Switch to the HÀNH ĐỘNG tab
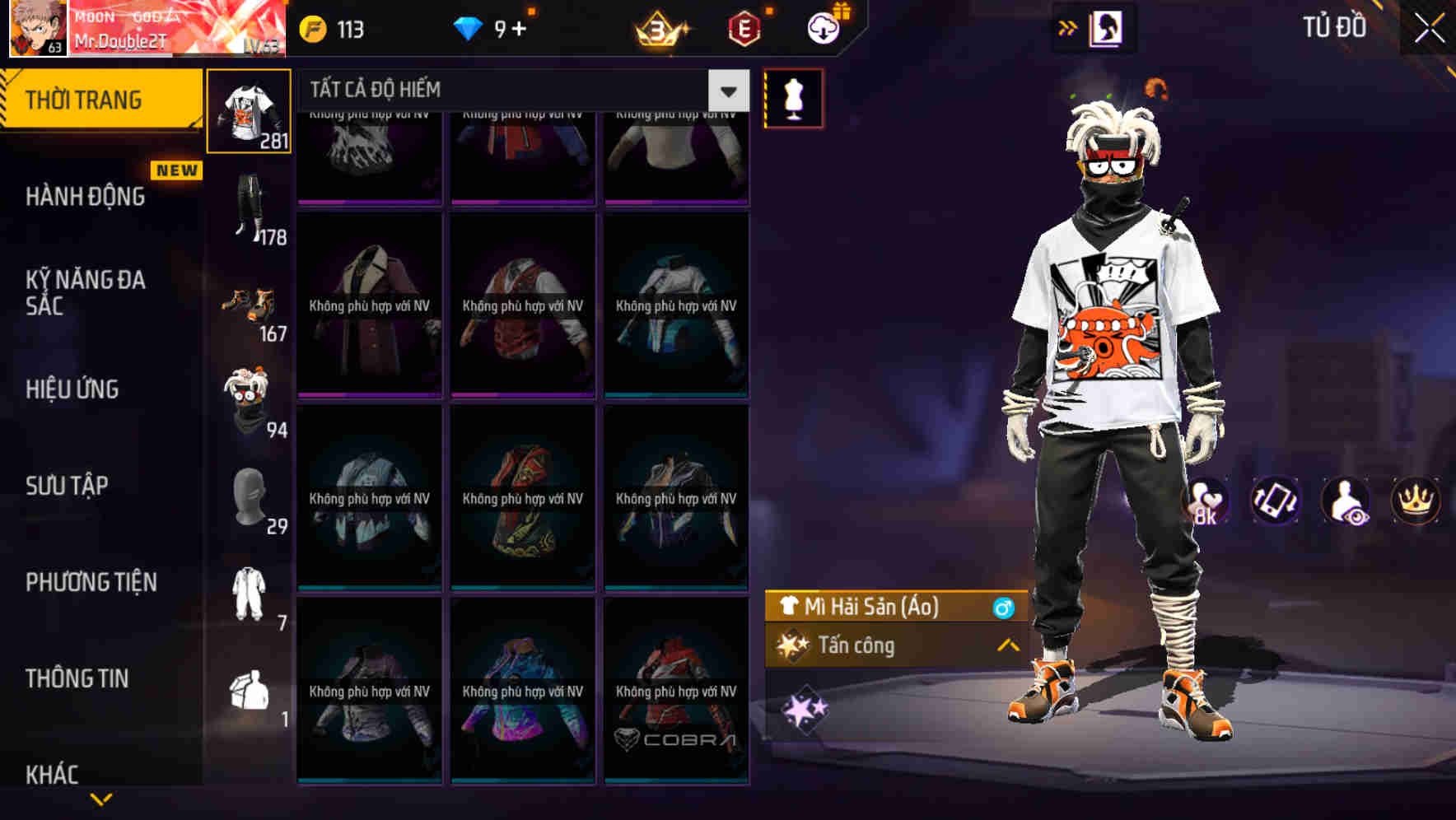 (85, 196)
